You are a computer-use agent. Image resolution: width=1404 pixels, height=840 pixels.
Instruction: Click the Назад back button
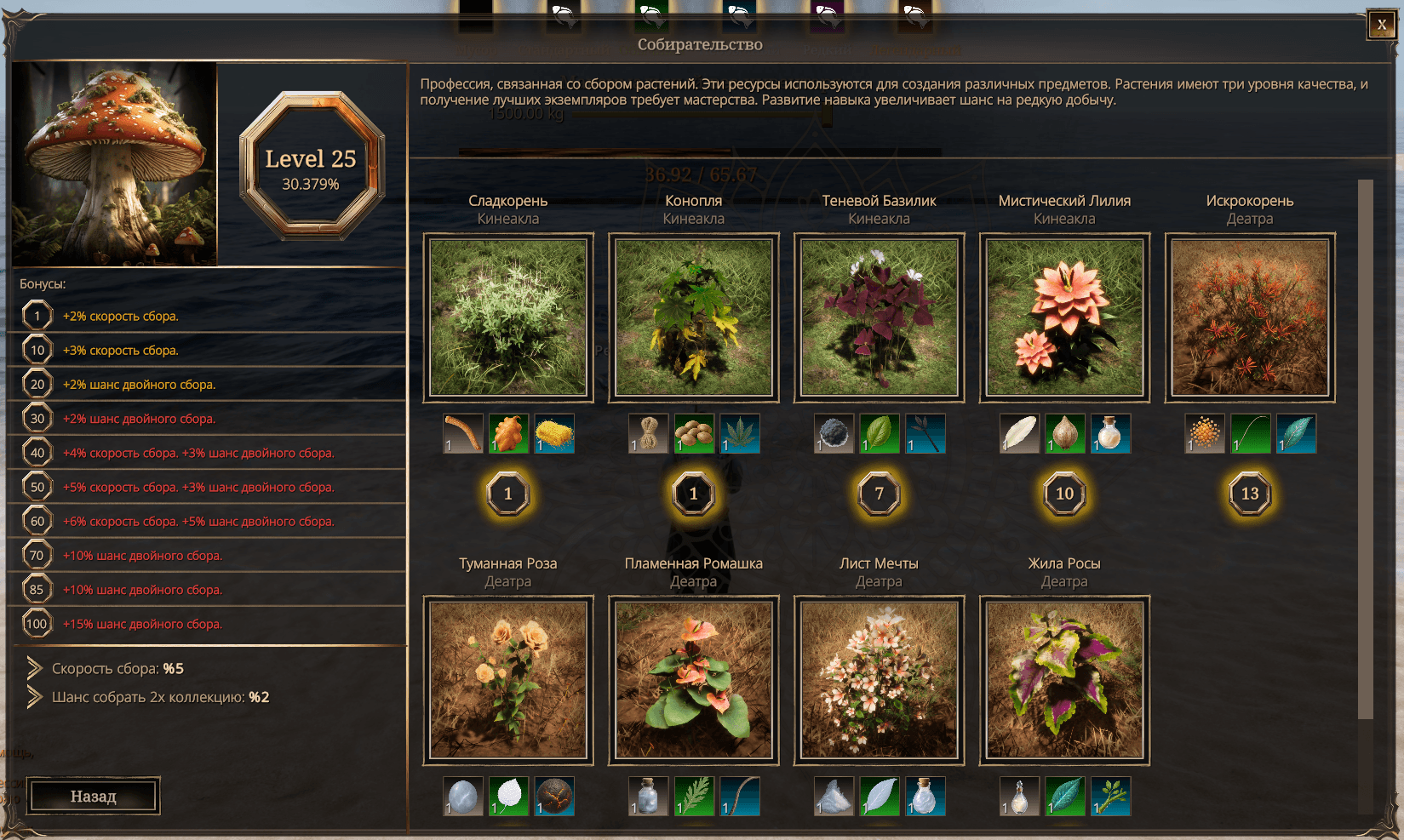pos(93,797)
